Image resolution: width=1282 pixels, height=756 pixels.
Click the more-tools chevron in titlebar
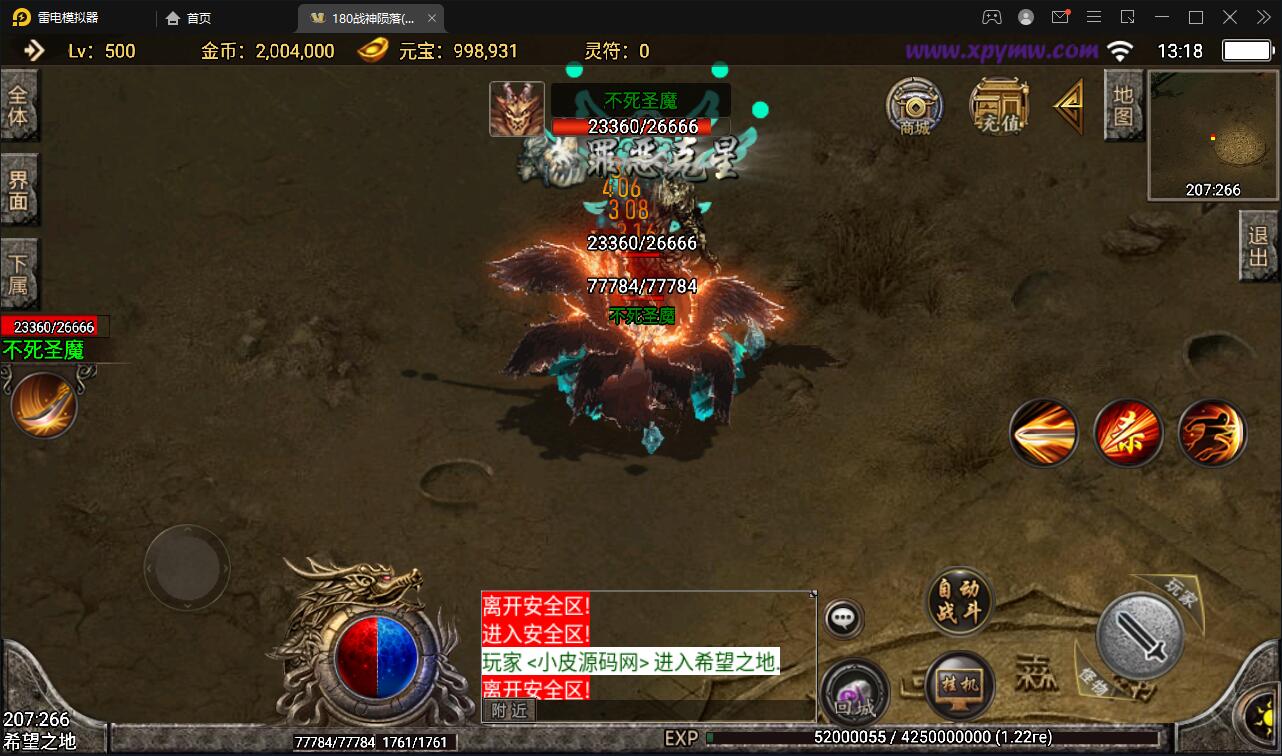pos(1262,16)
